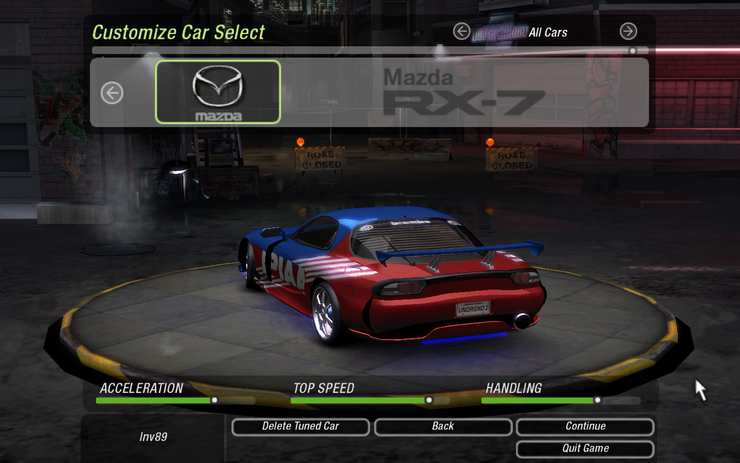The width and height of the screenshot is (740, 463).
Task: Delete the tuned car
Action: click(300, 427)
